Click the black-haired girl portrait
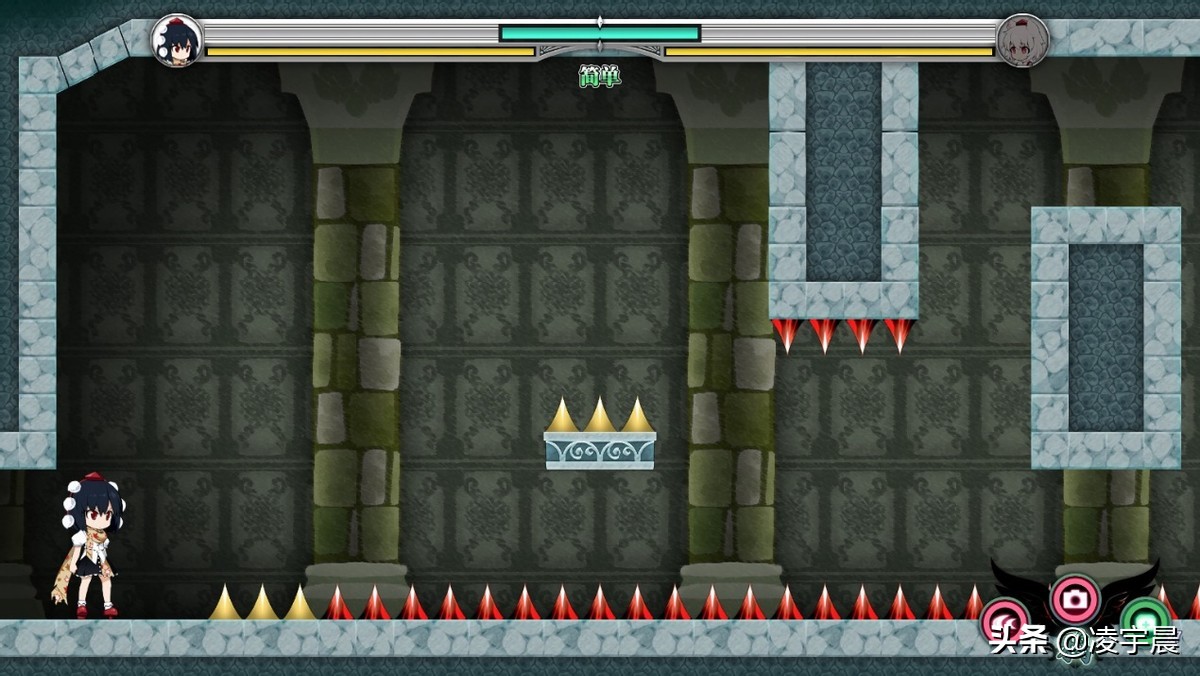This screenshot has width=1200, height=676. (177, 41)
